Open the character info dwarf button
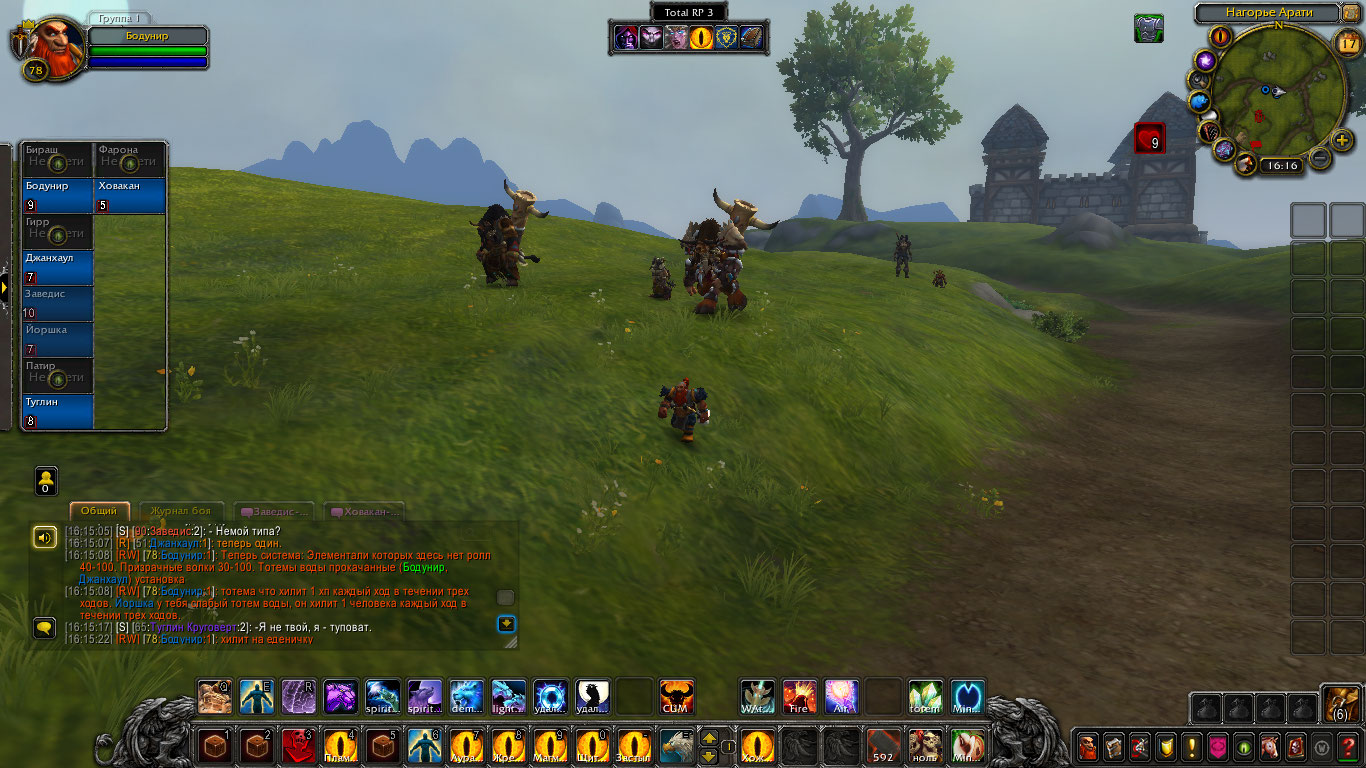This screenshot has height=768, width=1366. coord(1088,746)
